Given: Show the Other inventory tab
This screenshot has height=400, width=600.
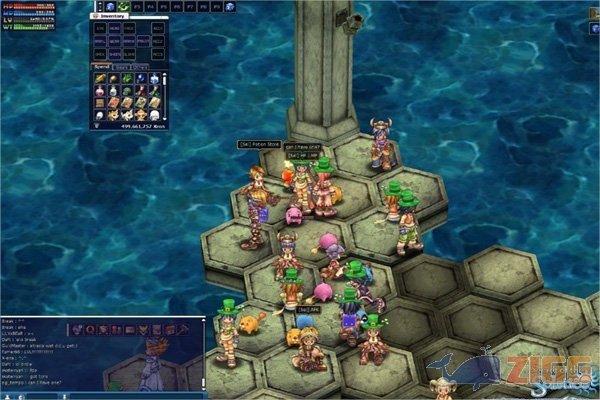Looking at the screenshot, I should click(139, 66).
